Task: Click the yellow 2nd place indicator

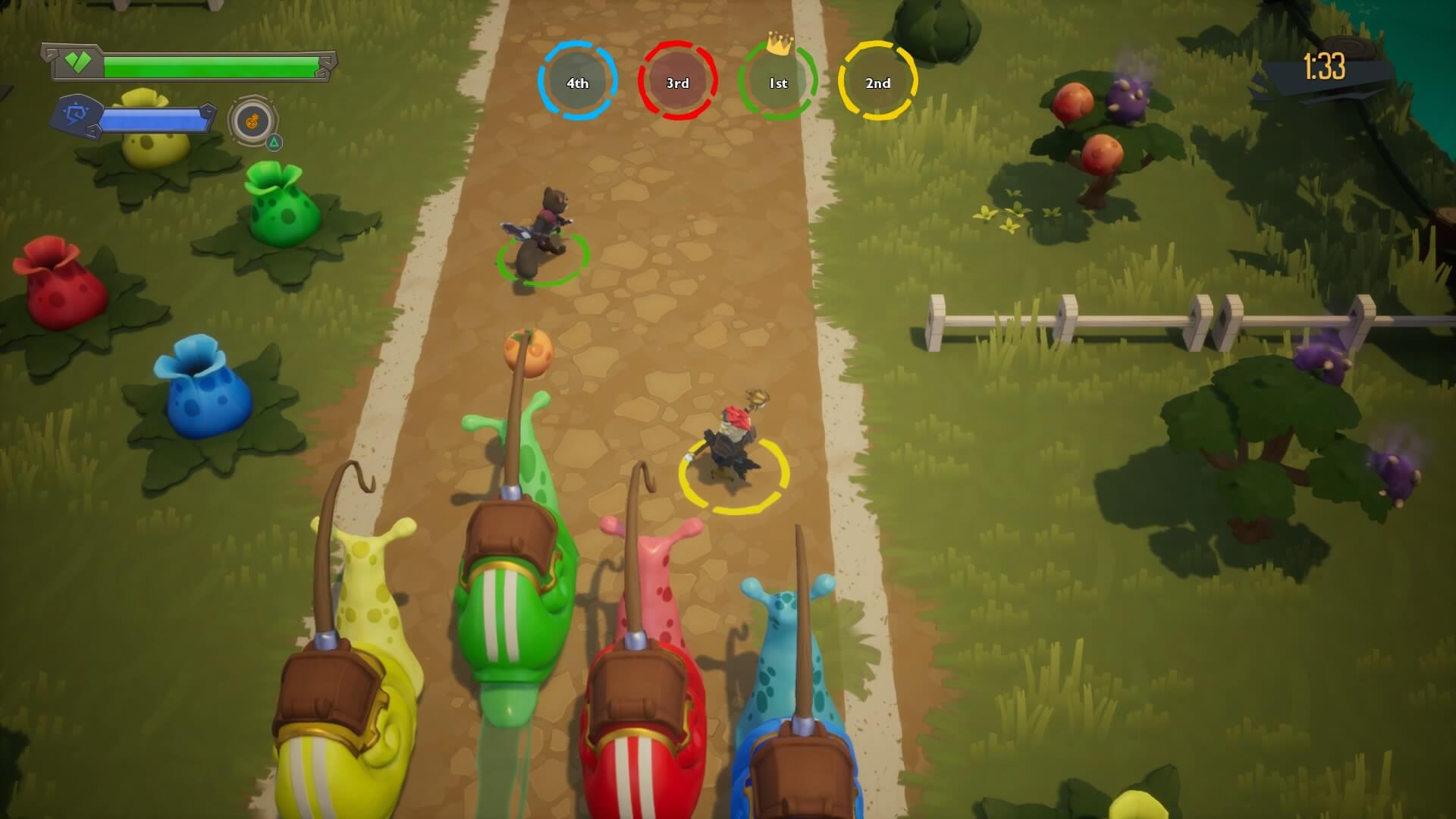Action: click(878, 83)
